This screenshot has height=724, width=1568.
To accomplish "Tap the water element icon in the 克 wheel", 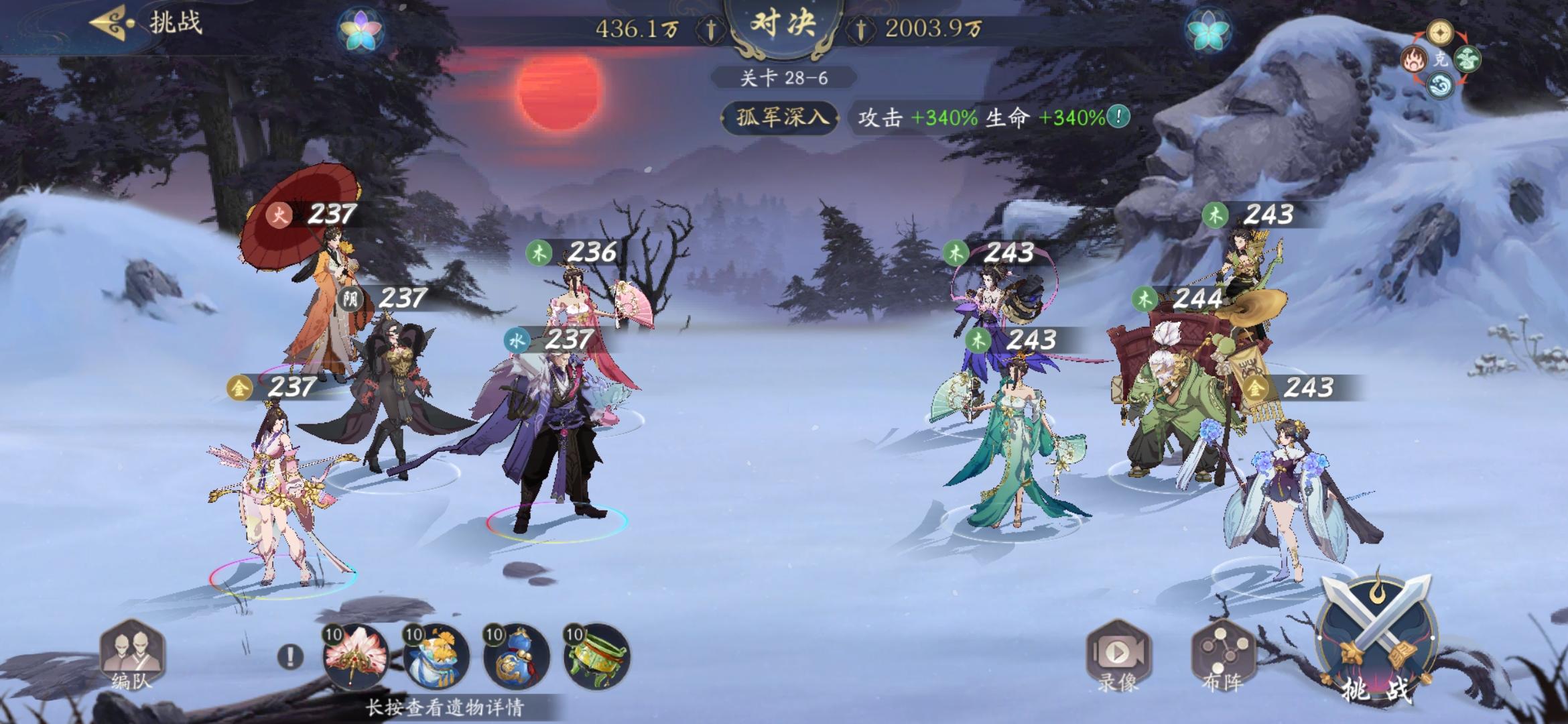I will point(1440,85).
